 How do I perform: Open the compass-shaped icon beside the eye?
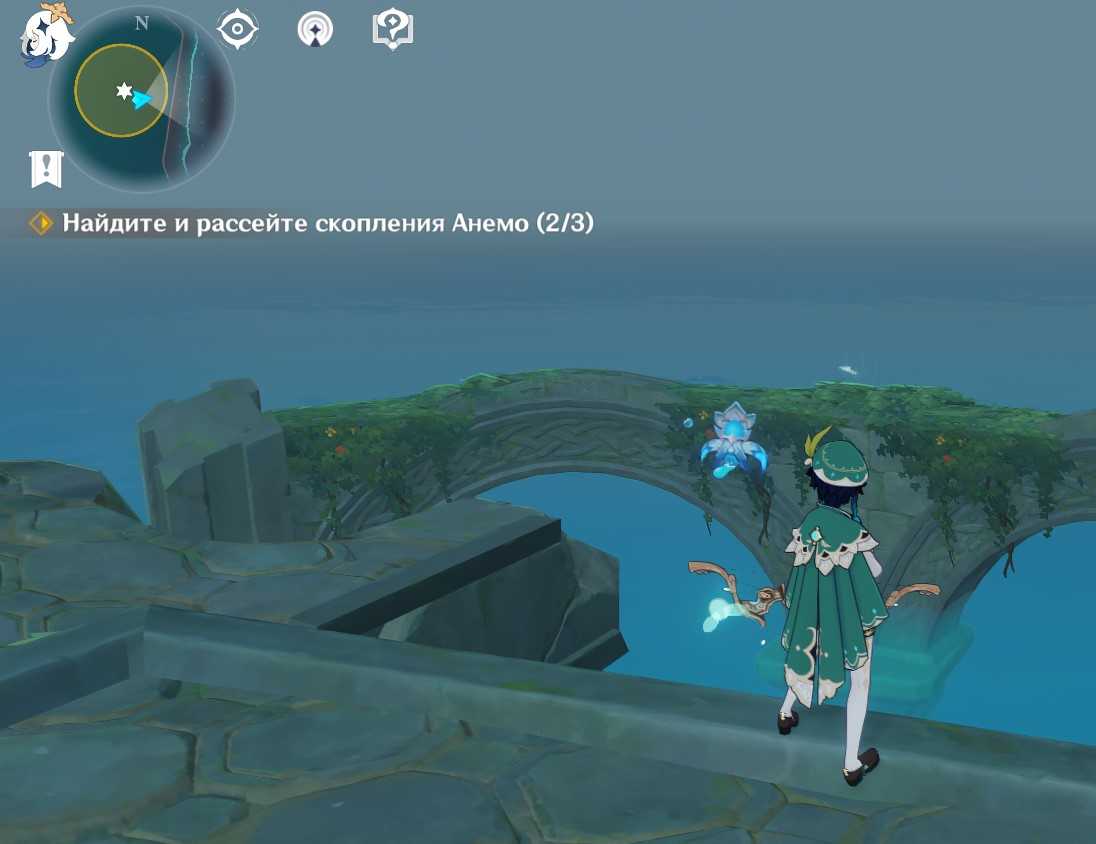(x=315, y=30)
